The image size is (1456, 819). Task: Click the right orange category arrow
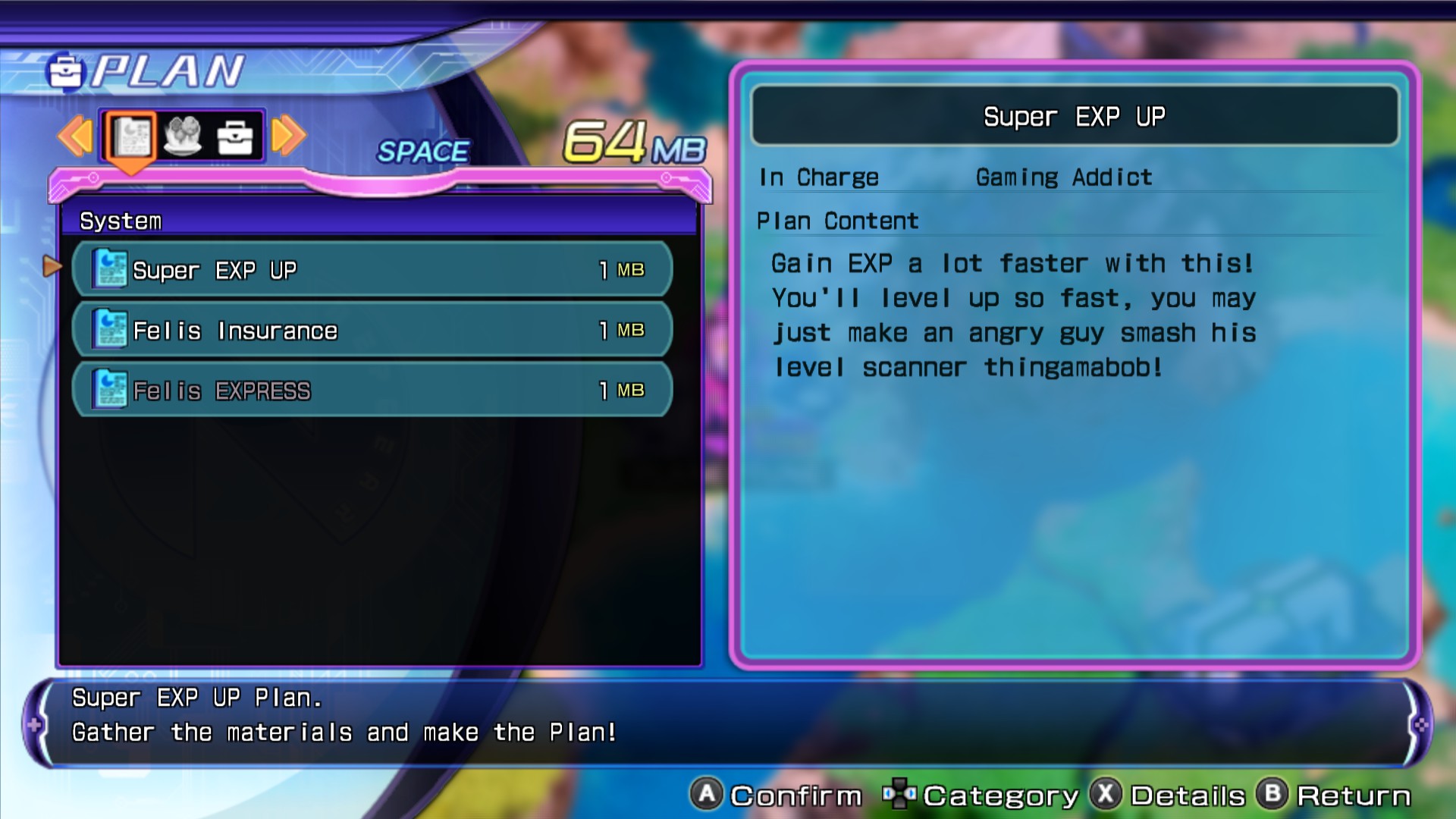[x=289, y=136]
